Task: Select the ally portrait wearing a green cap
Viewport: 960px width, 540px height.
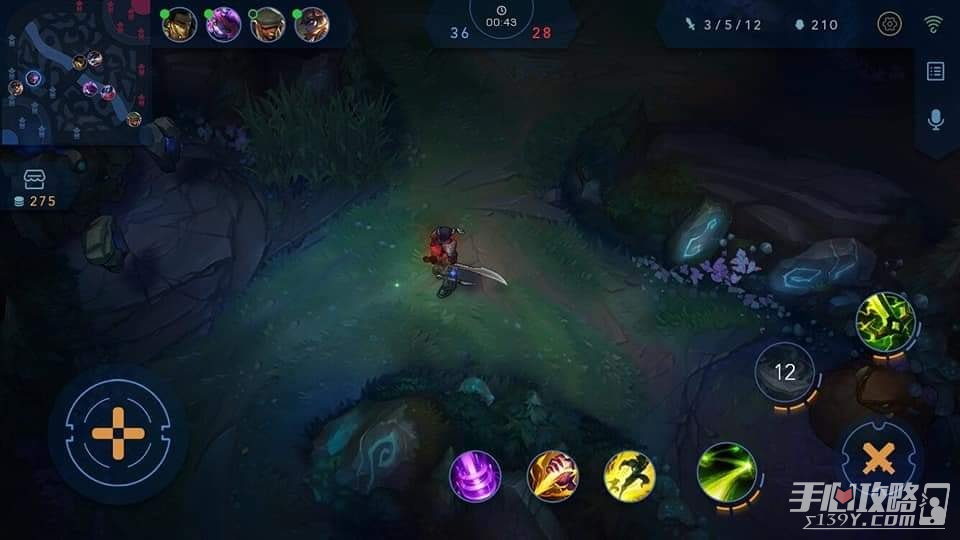Action: 267,24
